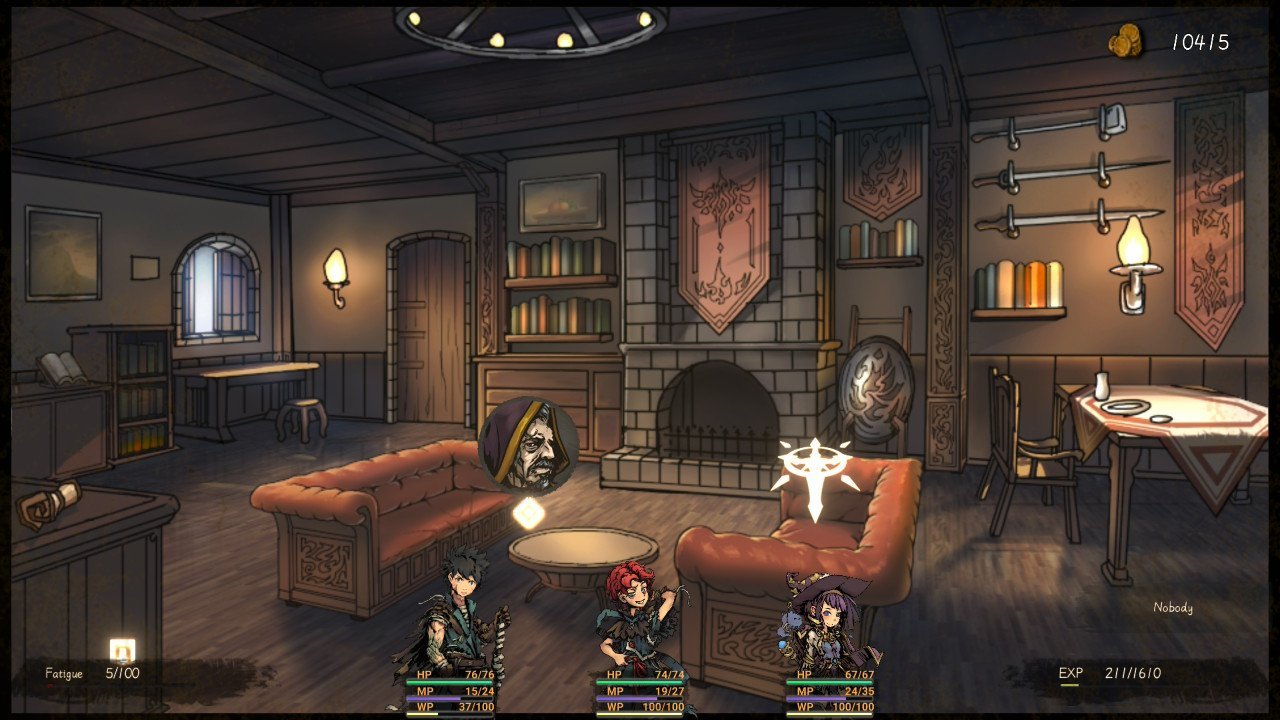
Task: Click the glowing square icon above Fatigue
Action: [122, 649]
